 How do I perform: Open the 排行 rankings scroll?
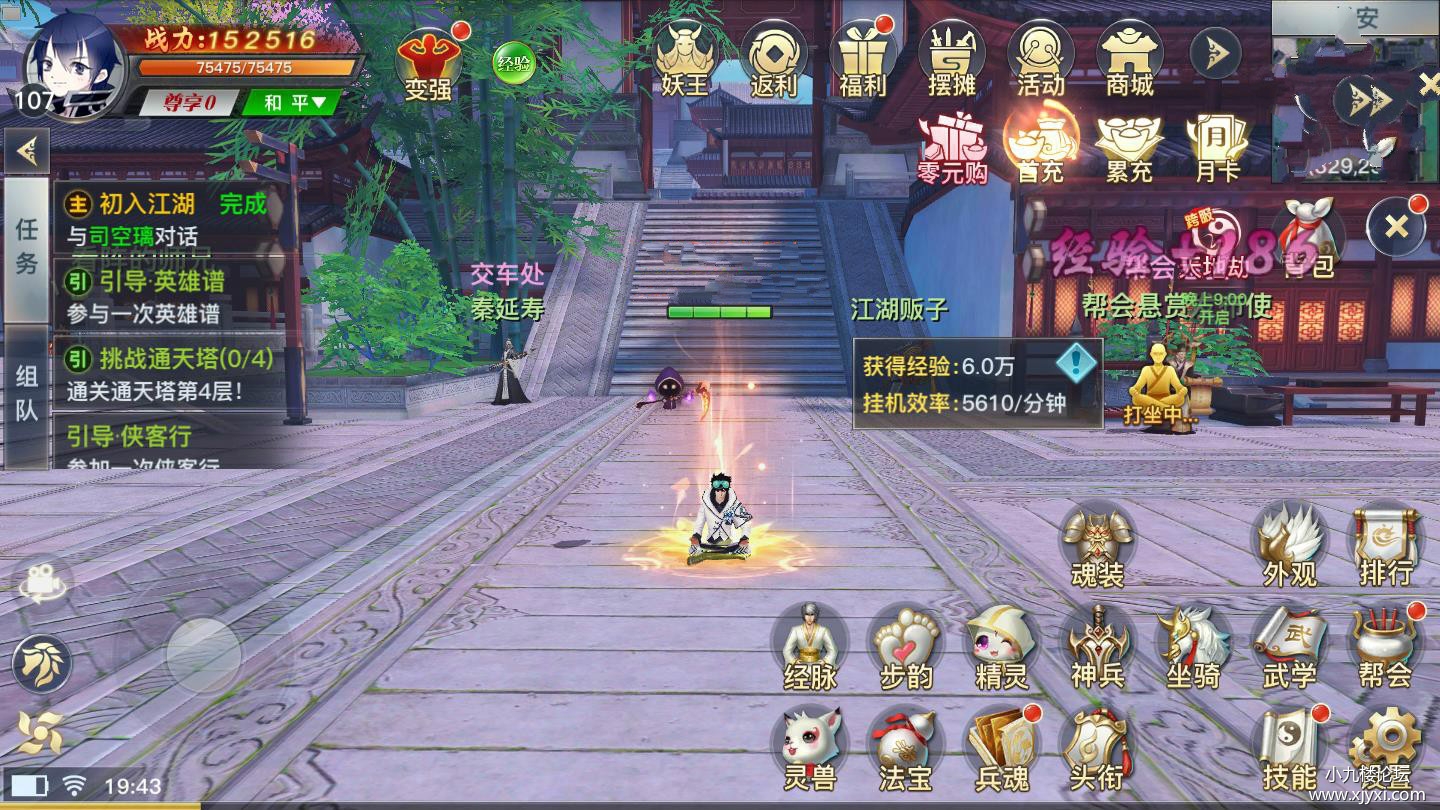click(x=1385, y=546)
